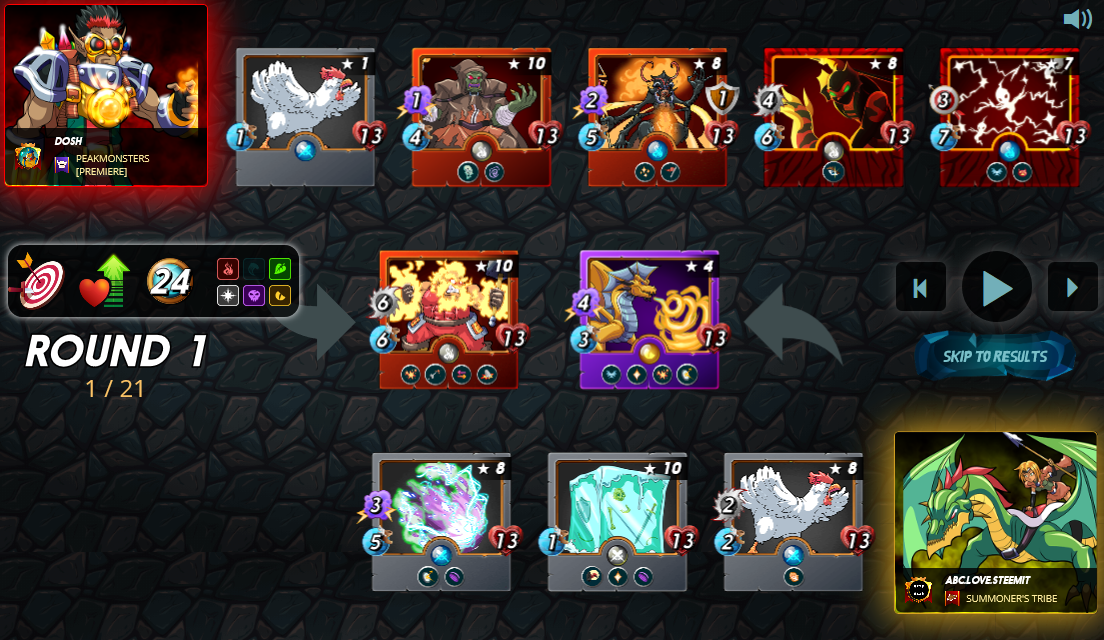The height and width of the screenshot is (640, 1104).
Task: Select the white lightning spark card
Action: click(1009, 117)
